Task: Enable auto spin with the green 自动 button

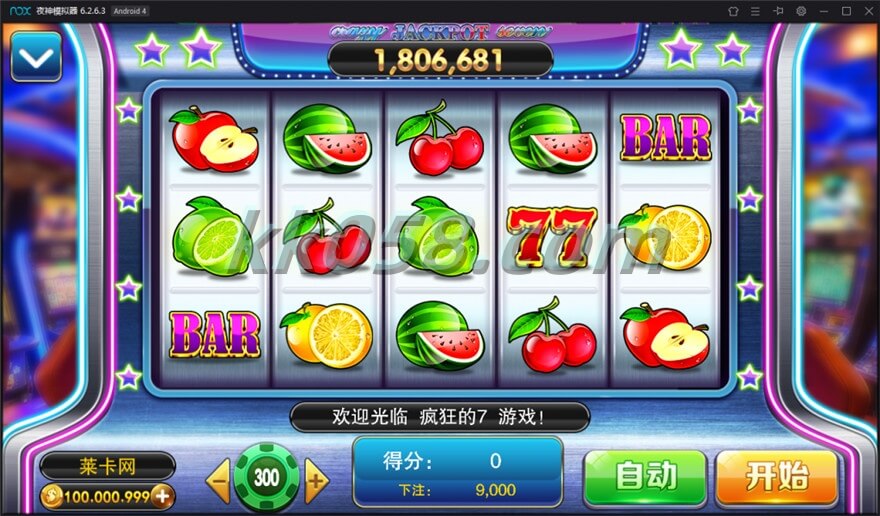Action: pyautogui.click(x=645, y=477)
